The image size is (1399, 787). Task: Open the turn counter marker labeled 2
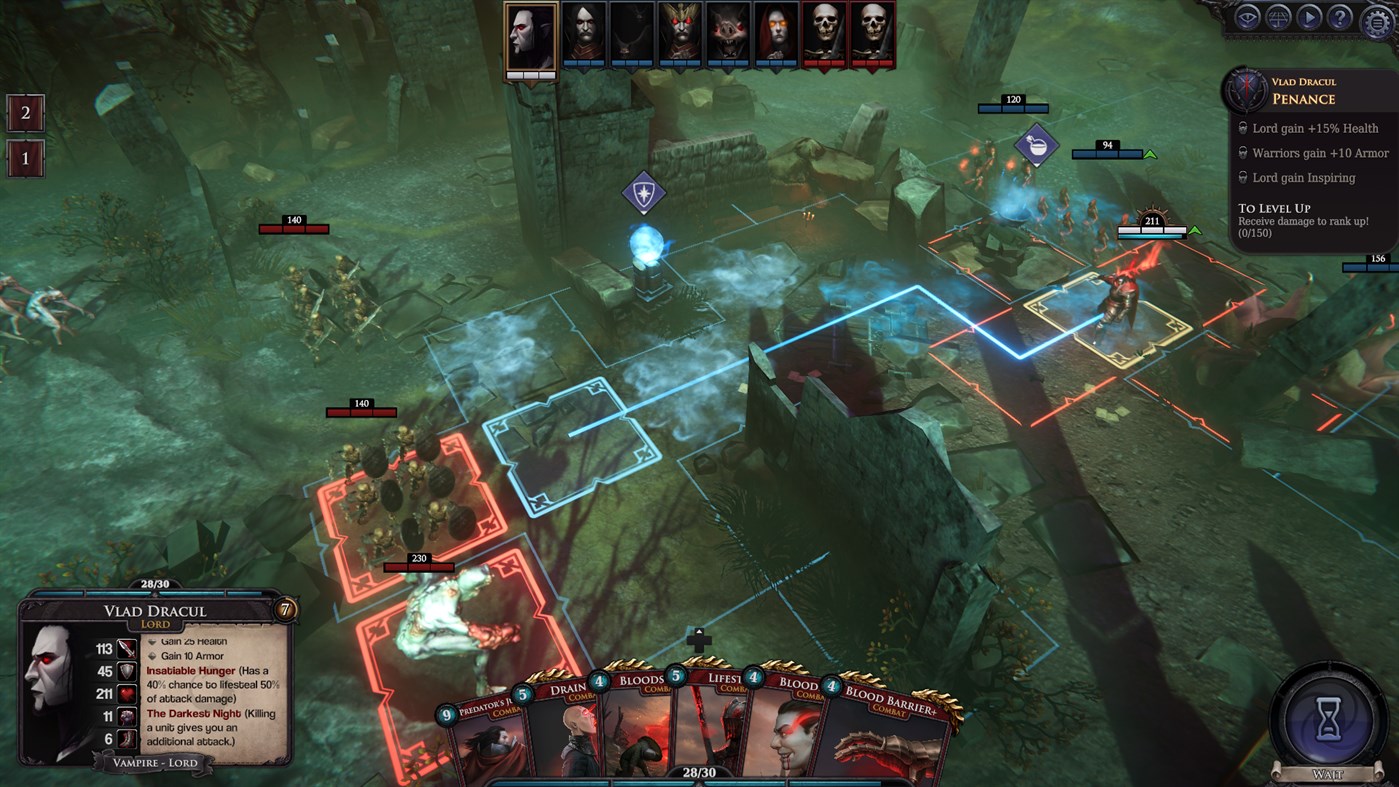pos(24,113)
